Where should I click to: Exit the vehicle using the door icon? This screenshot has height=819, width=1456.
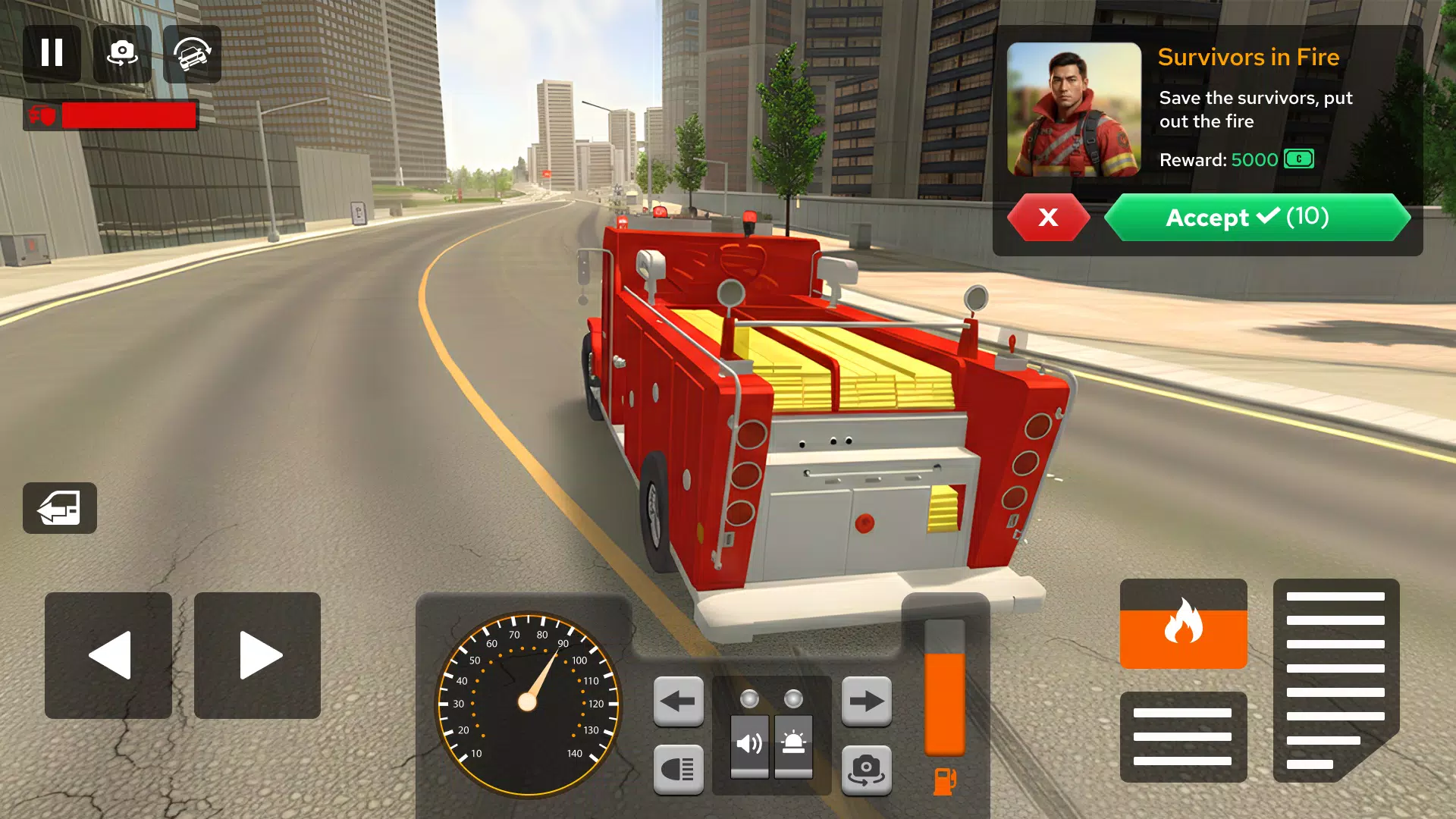pyautogui.click(x=59, y=508)
